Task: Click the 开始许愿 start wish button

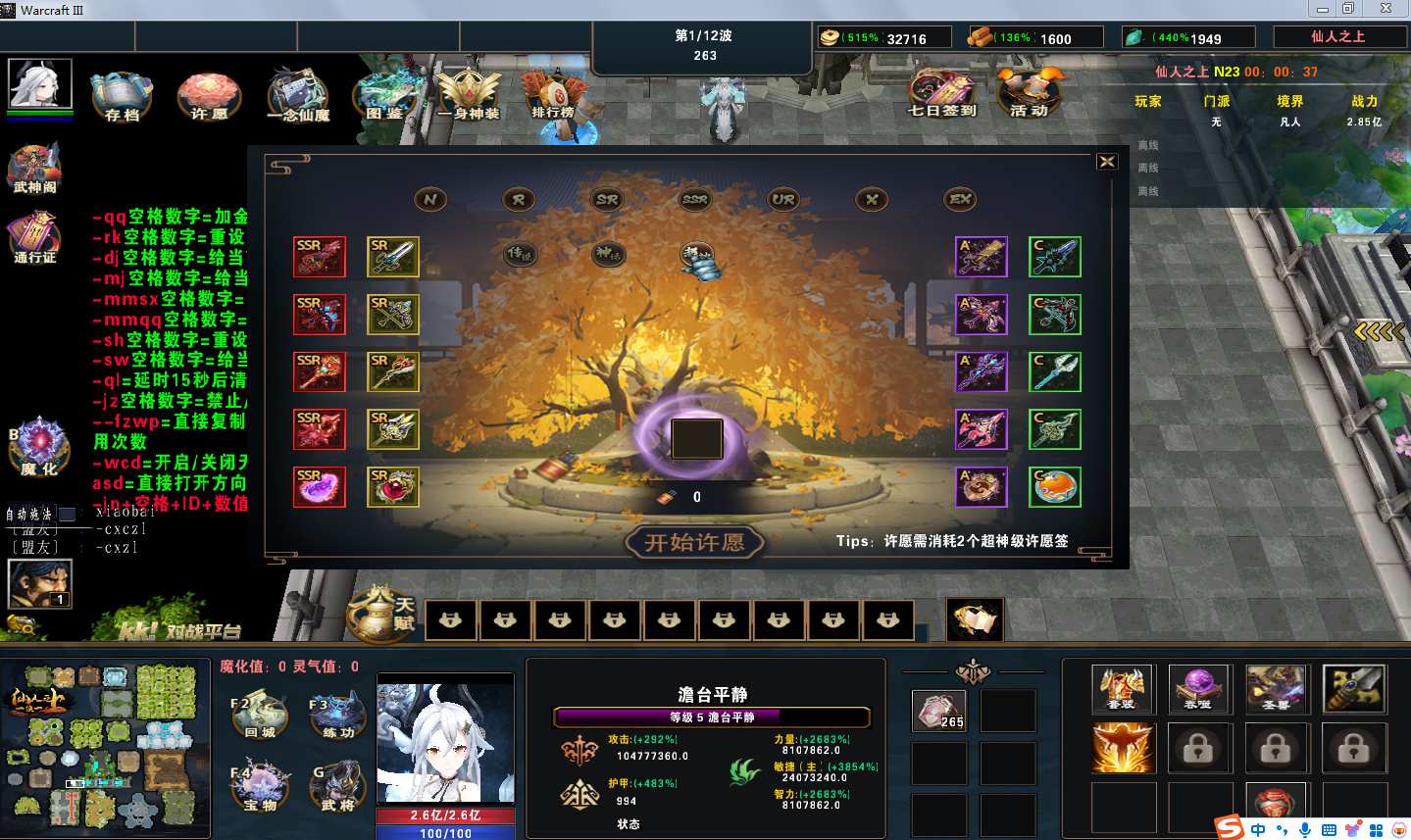Action: 694,542
